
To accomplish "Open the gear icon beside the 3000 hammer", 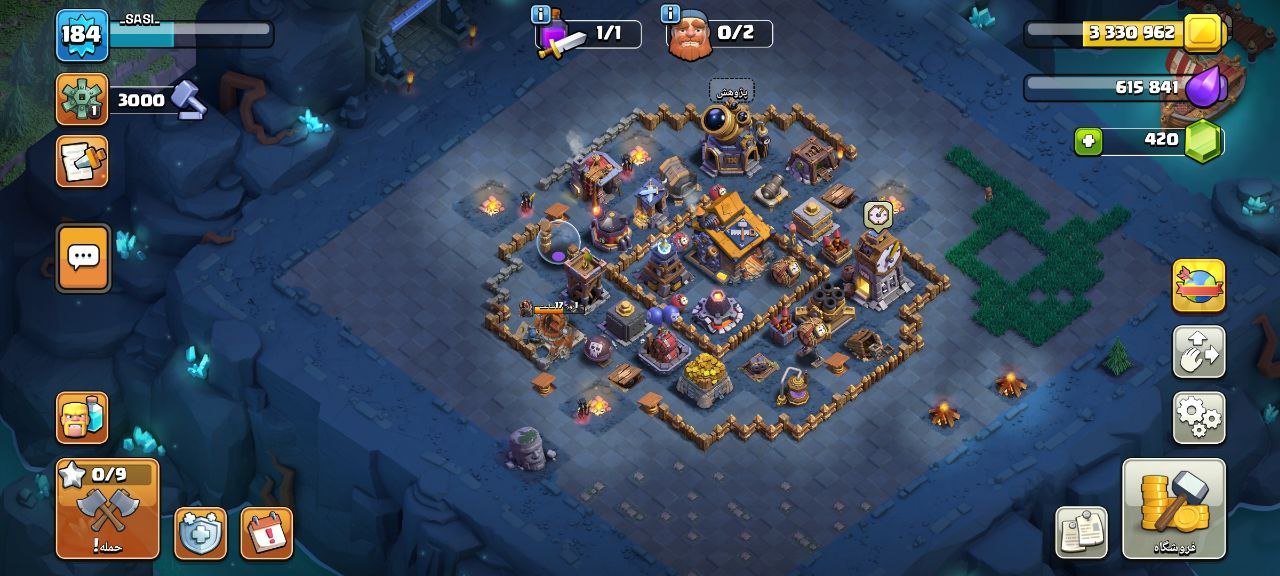I will click(82, 99).
